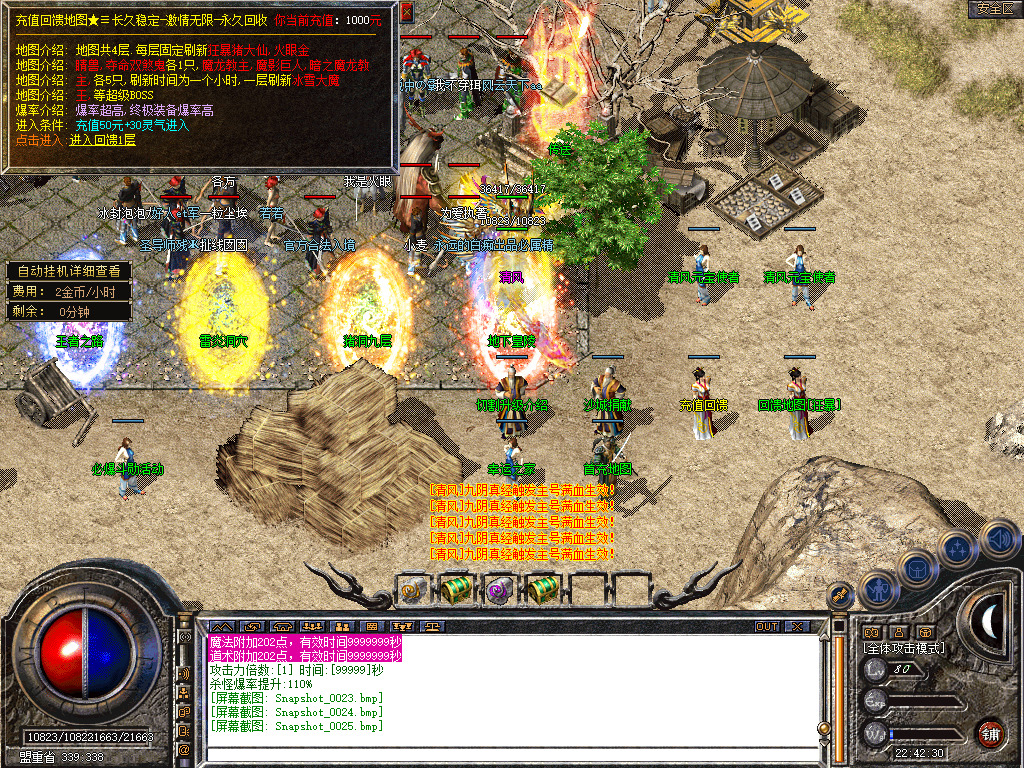Toggle sound with the speaker button
Screen dimensions: 1024x768
pos(998,539)
